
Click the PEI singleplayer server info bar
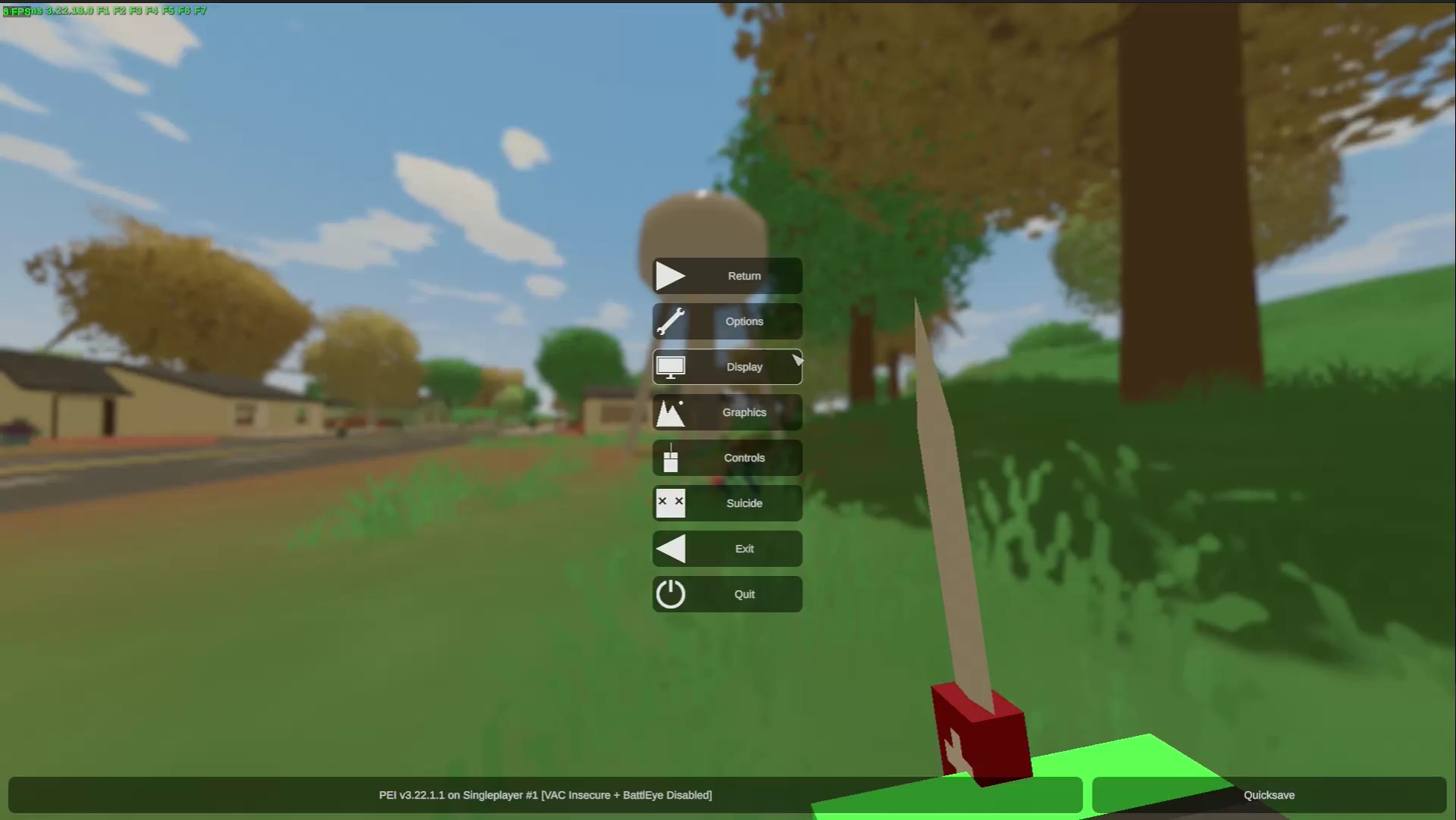(546, 795)
